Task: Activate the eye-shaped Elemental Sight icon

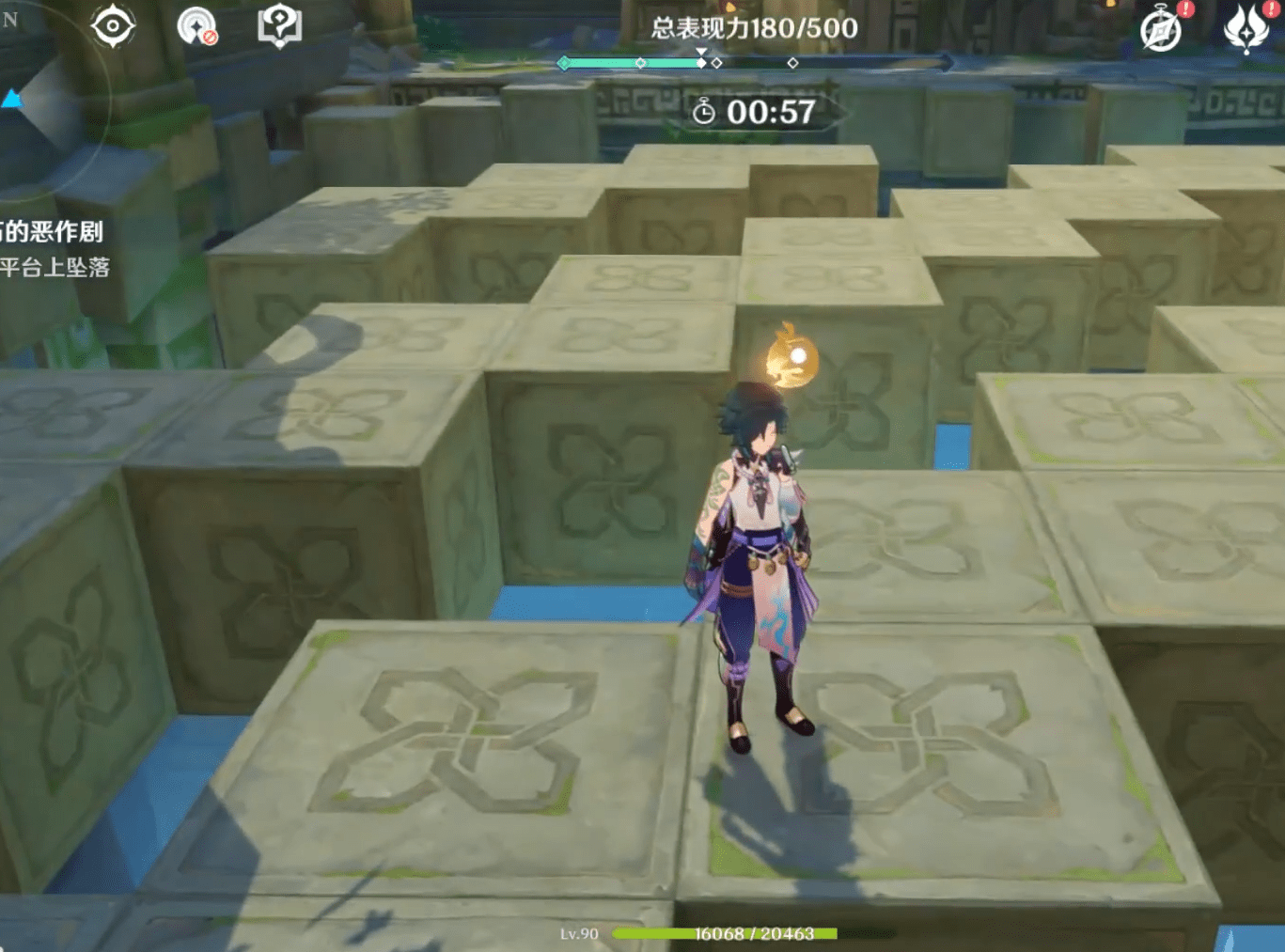Action: tap(113, 25)
